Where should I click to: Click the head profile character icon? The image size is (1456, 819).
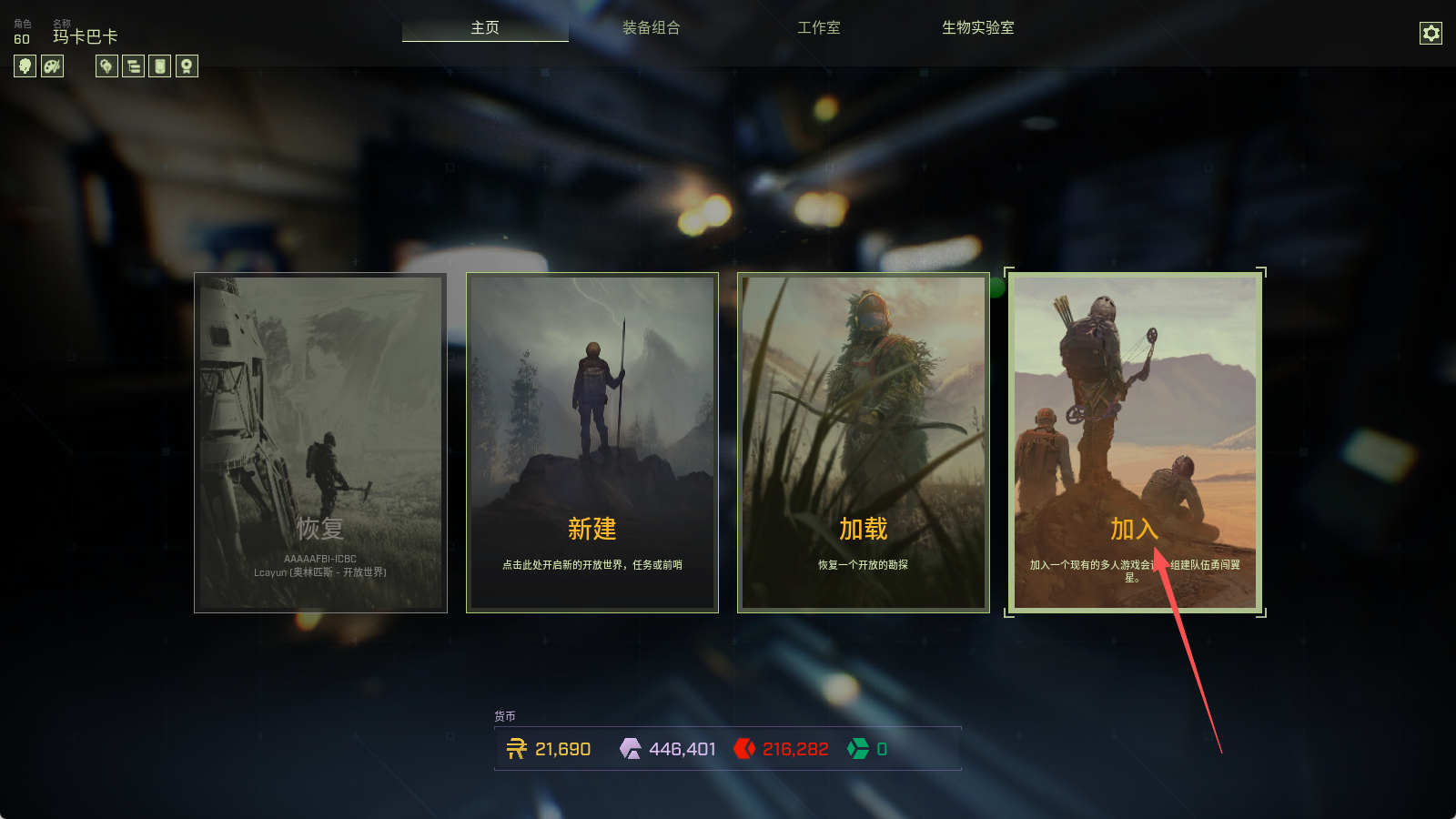pos(25,66)
